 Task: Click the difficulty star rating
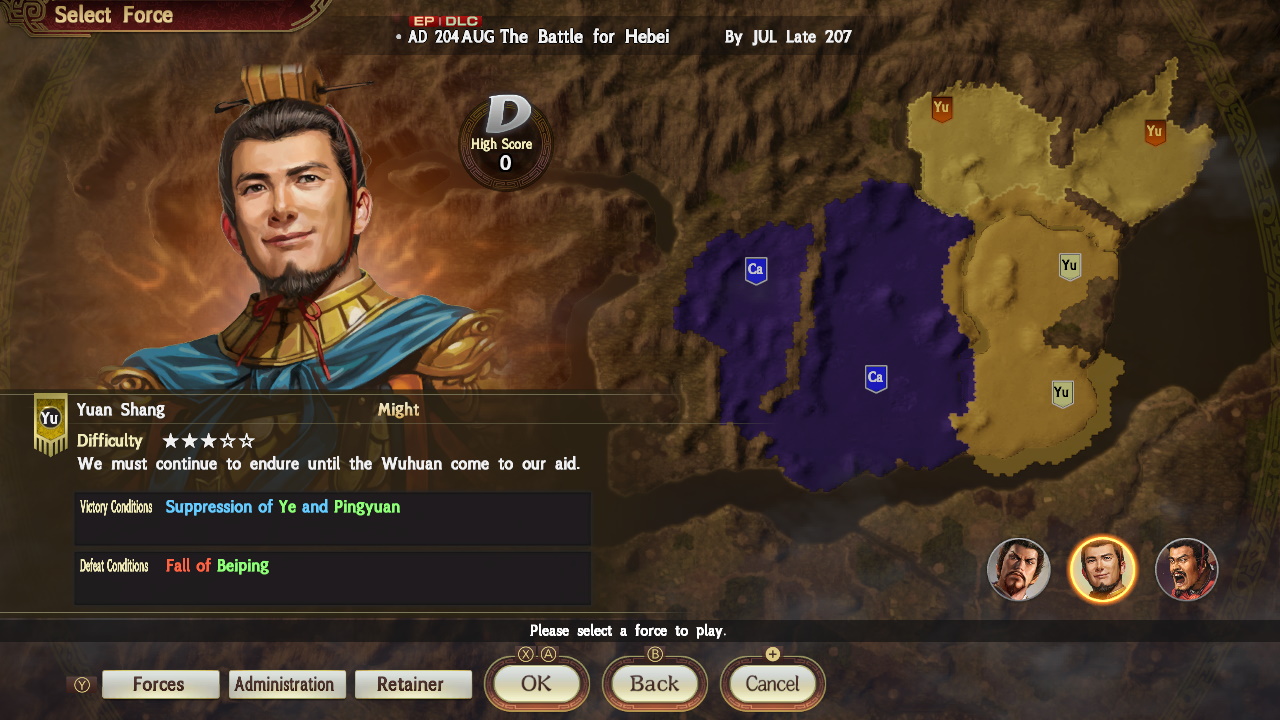(208, 440)
